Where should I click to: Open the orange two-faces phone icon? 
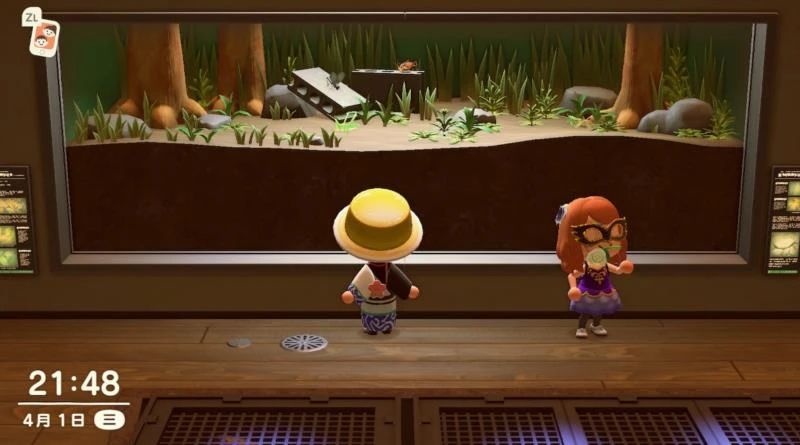coord(43,37)
